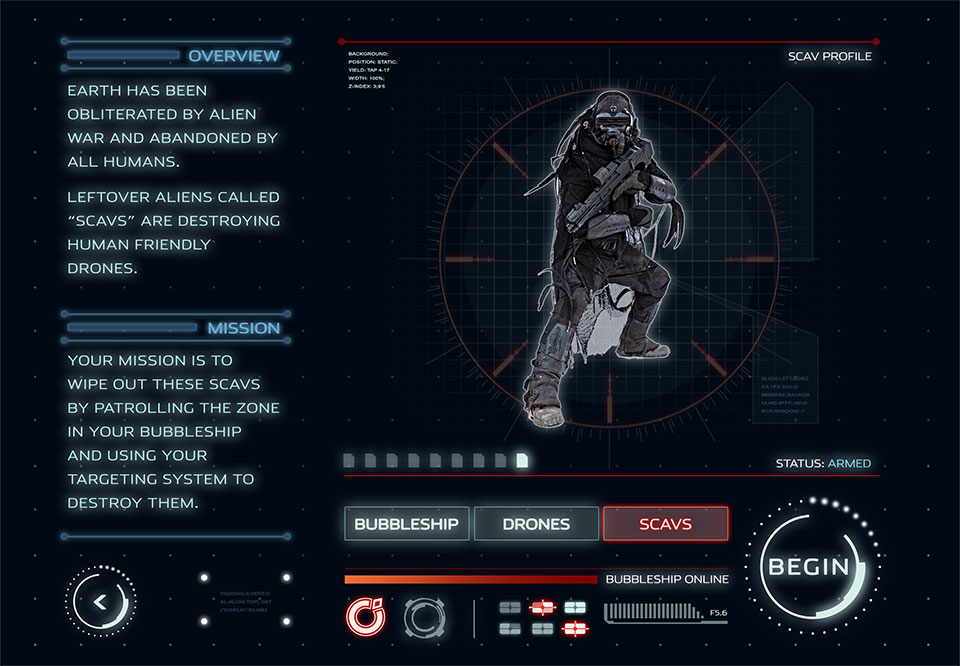The width and height of the screenshot is (960, 666).
Task: Switch to the Bubbleship tab
Action: (406, 523)
